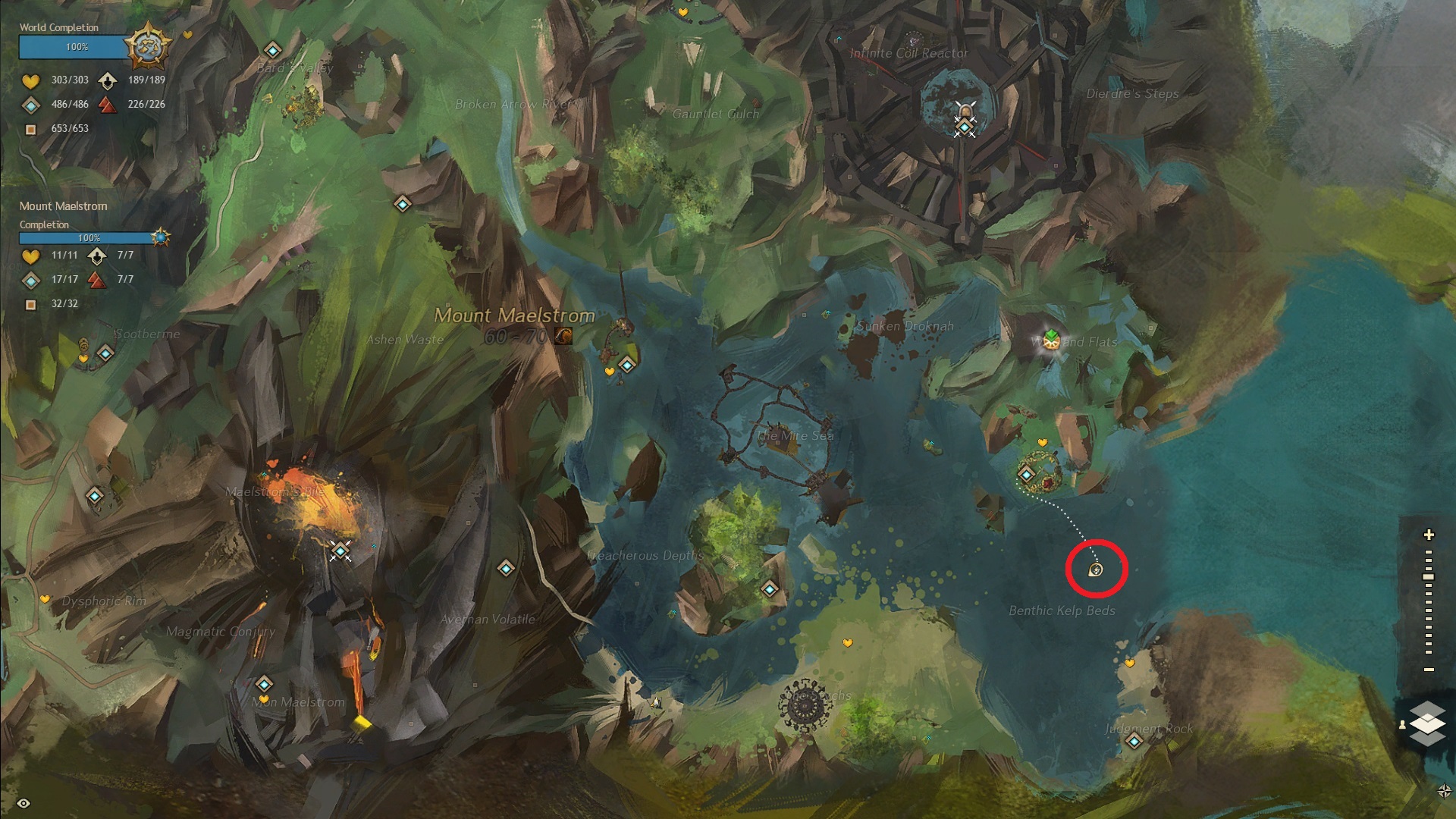Select the Judgment Rock waypoint
Viewport: 1456px width, 819px height.
(1134, 741)
